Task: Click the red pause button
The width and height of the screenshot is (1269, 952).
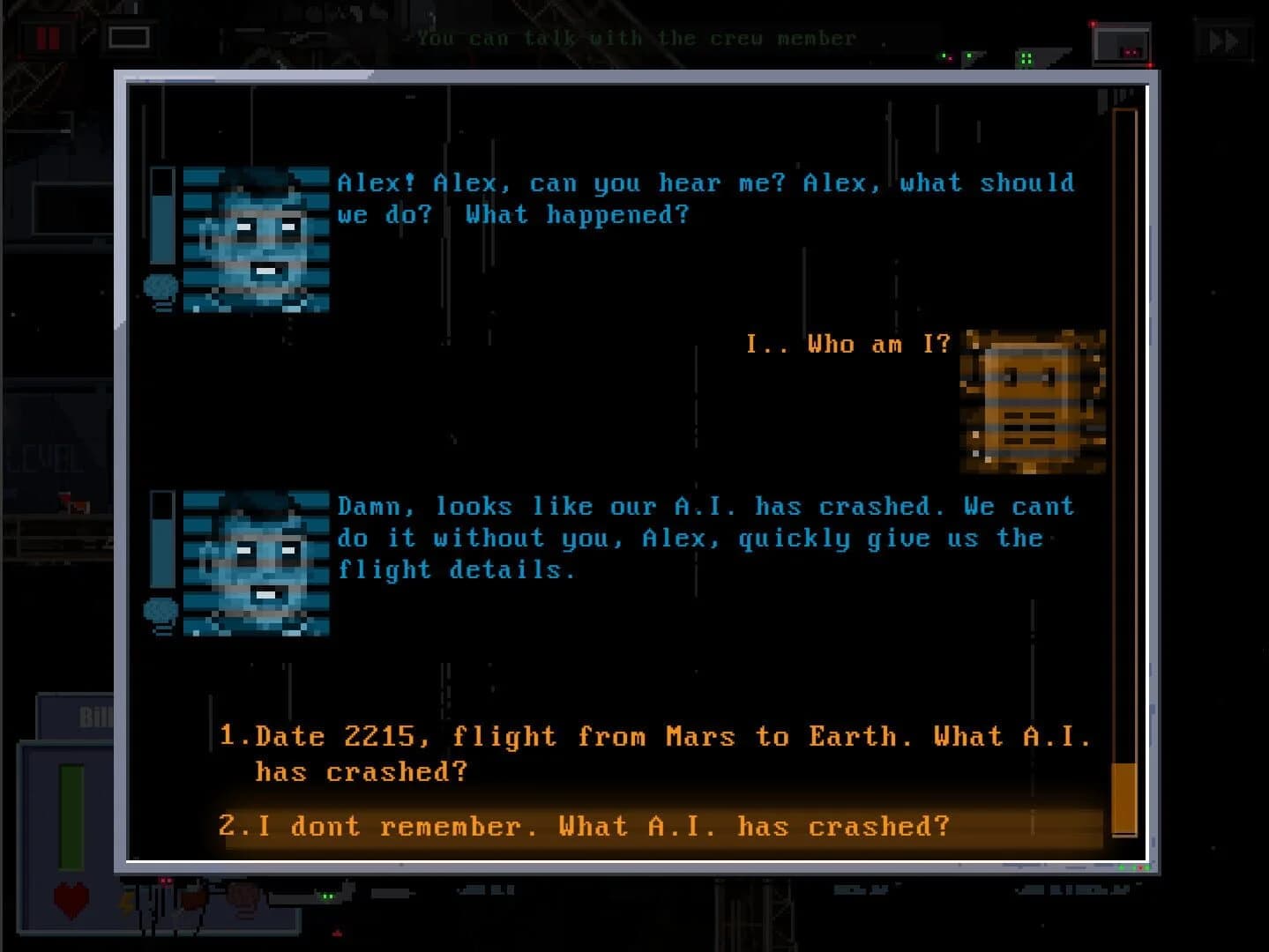Action: coord(49,40)
